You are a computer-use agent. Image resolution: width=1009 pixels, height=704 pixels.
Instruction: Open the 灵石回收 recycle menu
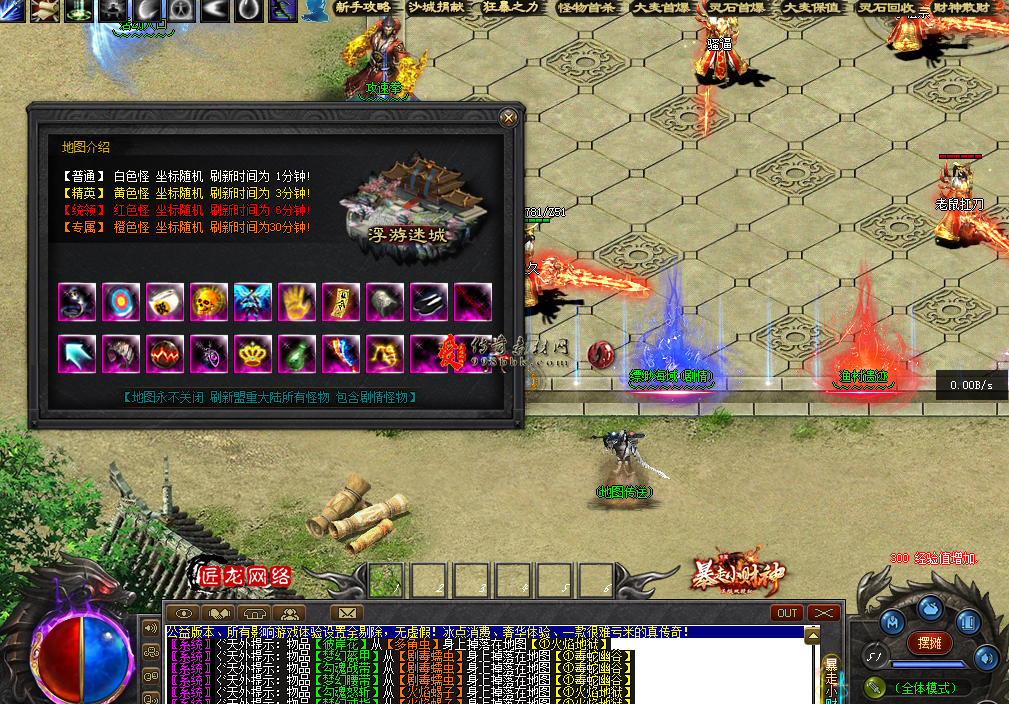[x=887, y=8]
